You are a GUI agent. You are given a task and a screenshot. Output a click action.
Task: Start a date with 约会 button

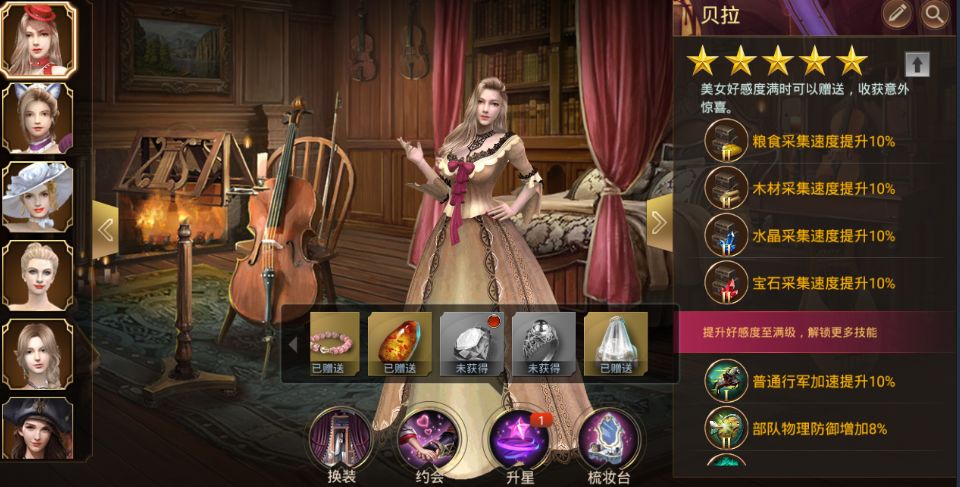point(428,440)
